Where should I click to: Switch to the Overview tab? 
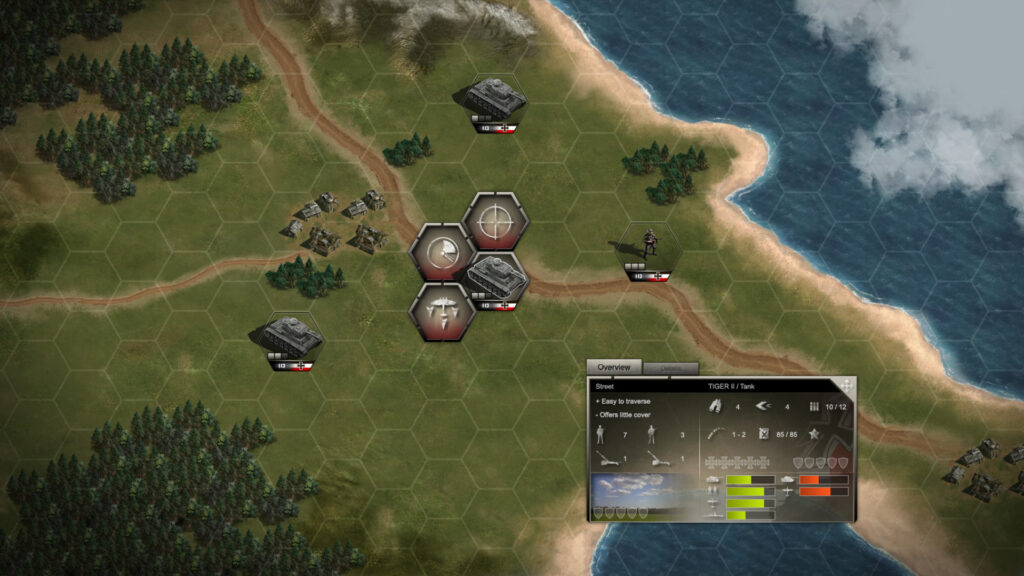tap(614, 367)
